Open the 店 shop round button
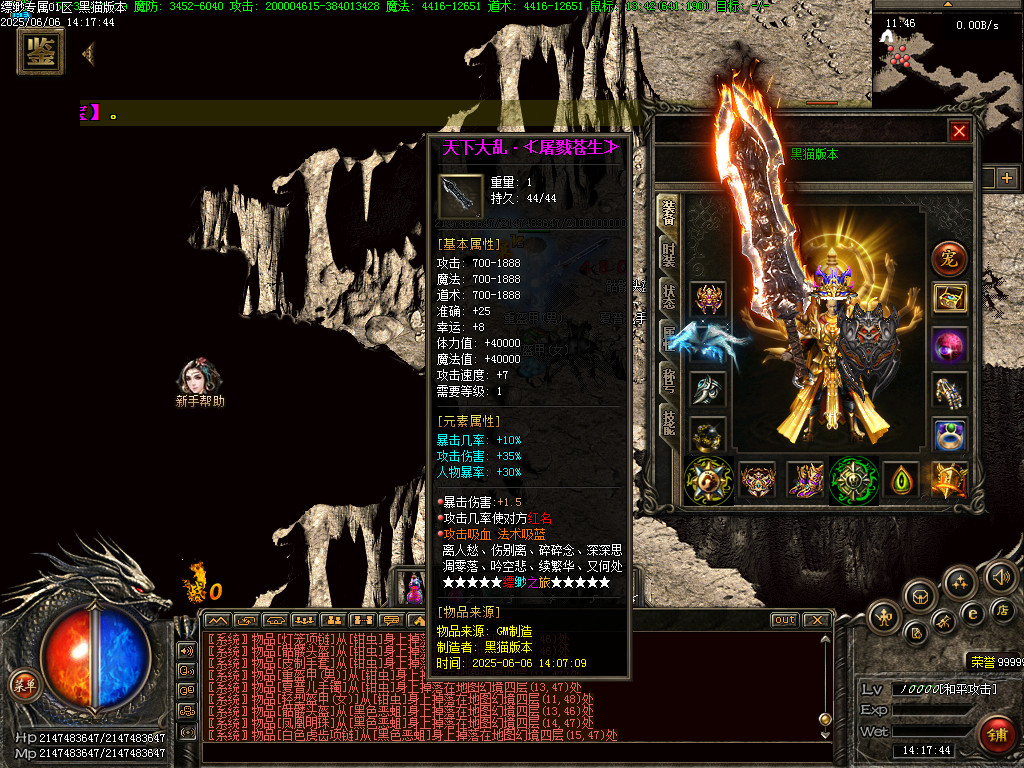 [x=1003, y=609]
